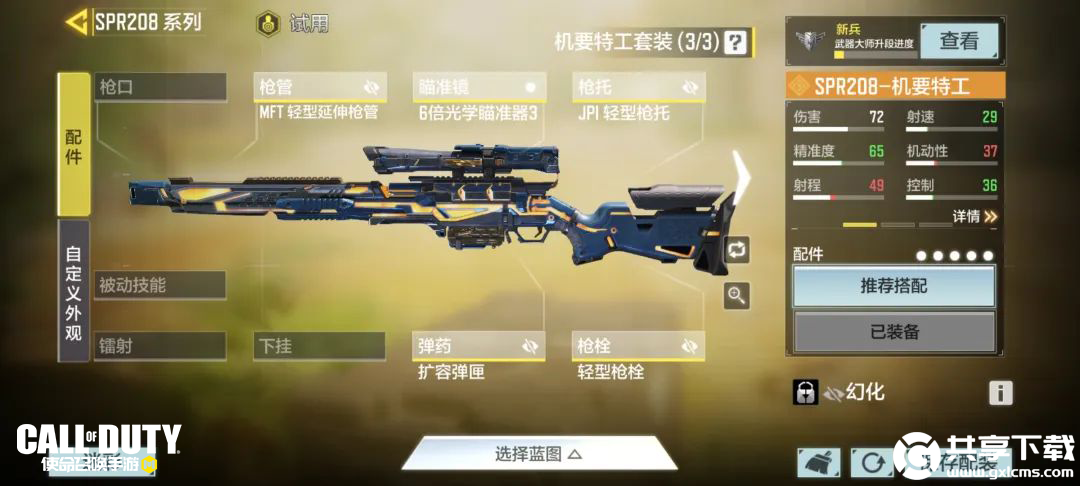Select the empty 镭射 laser slot

tap(160, 346)
